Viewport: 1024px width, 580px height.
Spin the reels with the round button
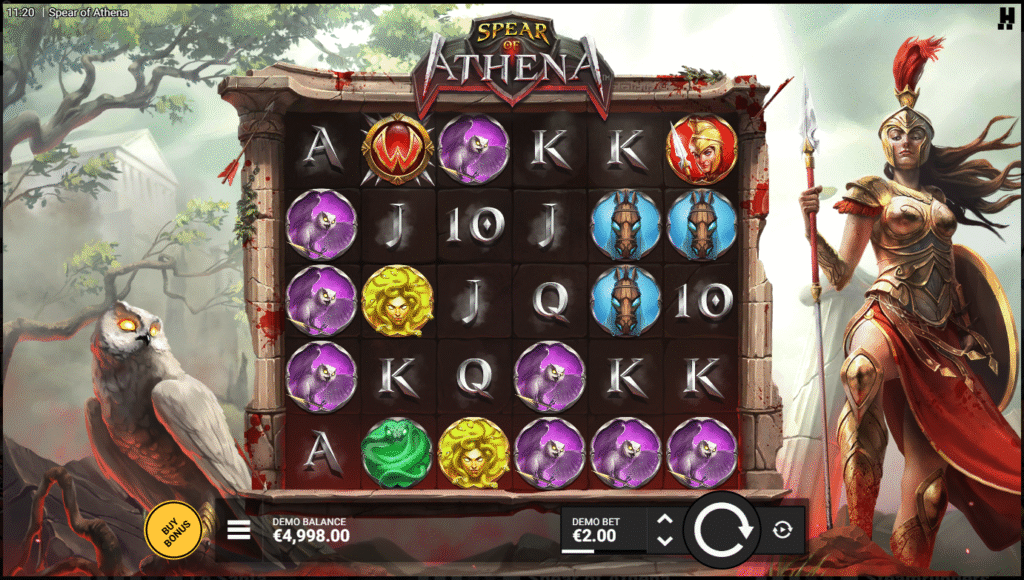(722, 529)
